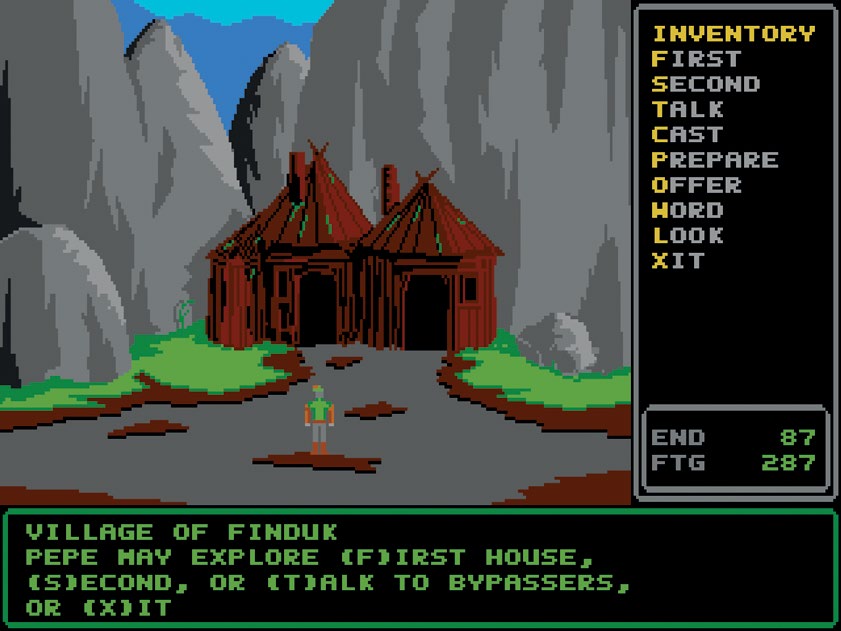
Task: Select the Prepare command
Action: pyautogui.click(x=715, y=160)
